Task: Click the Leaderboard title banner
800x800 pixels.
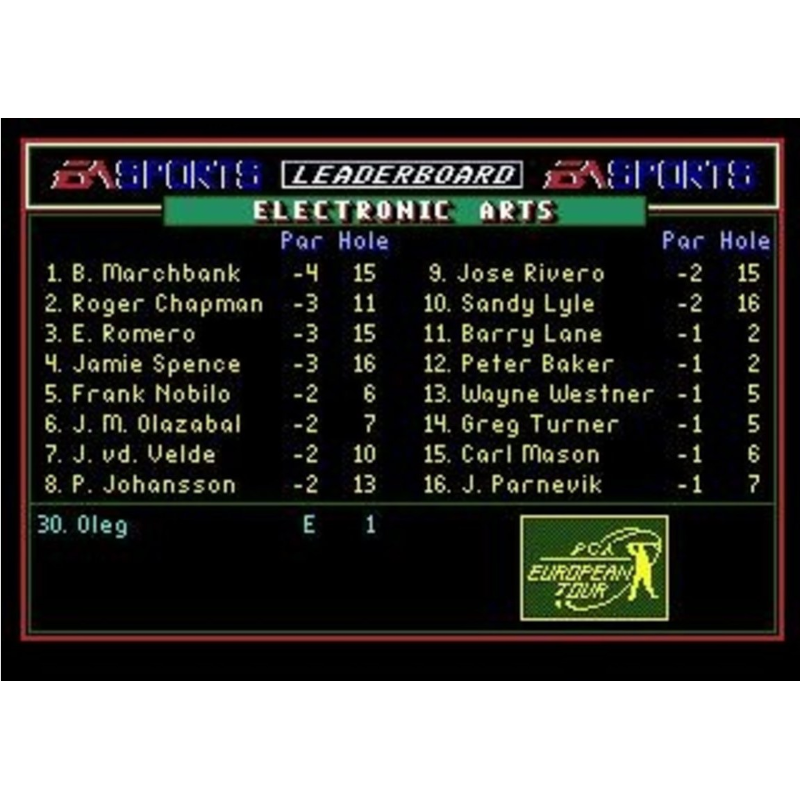Action: (x=402, y=175)
